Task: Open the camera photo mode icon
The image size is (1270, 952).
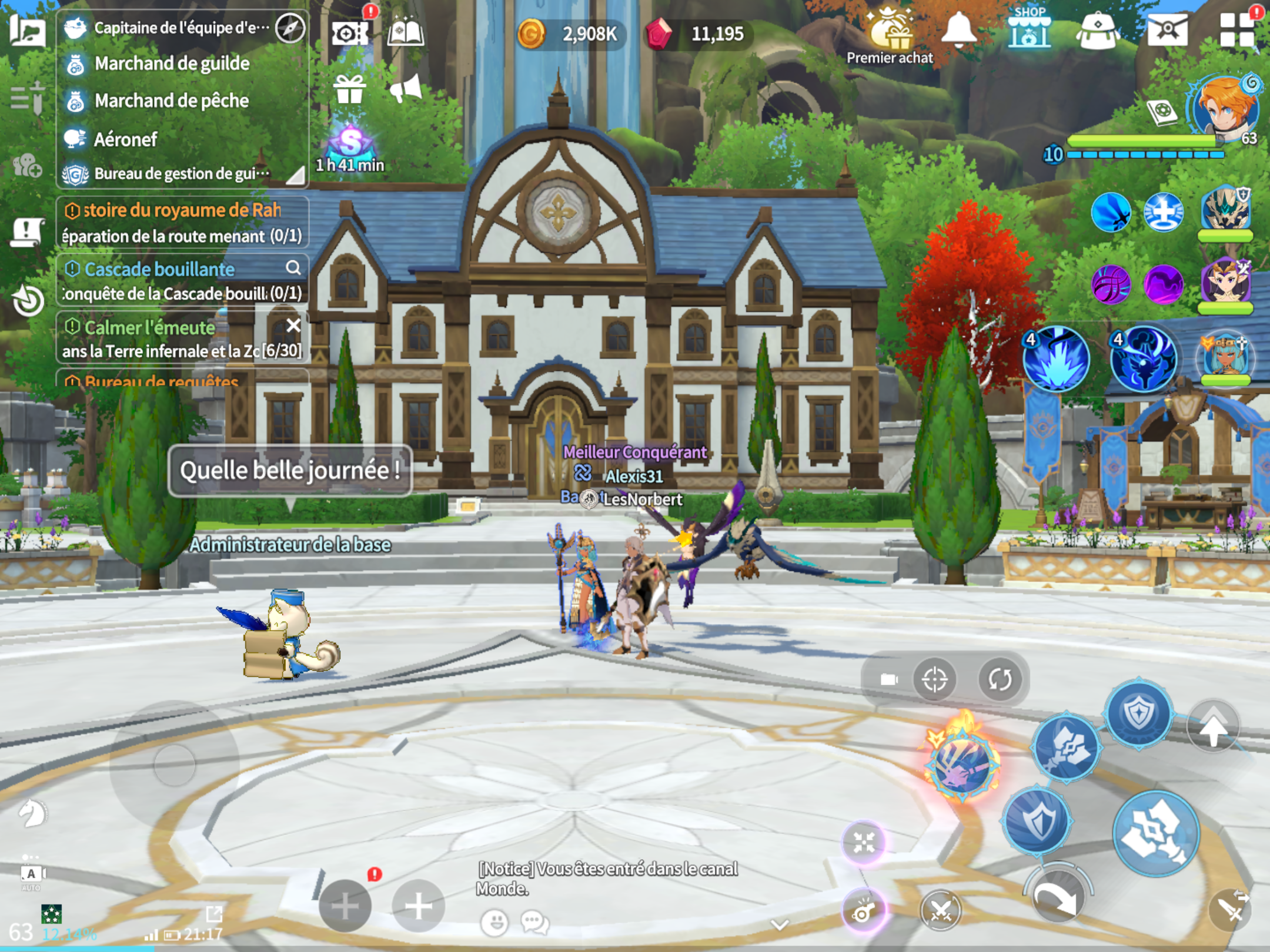Action: coord(350,33)
